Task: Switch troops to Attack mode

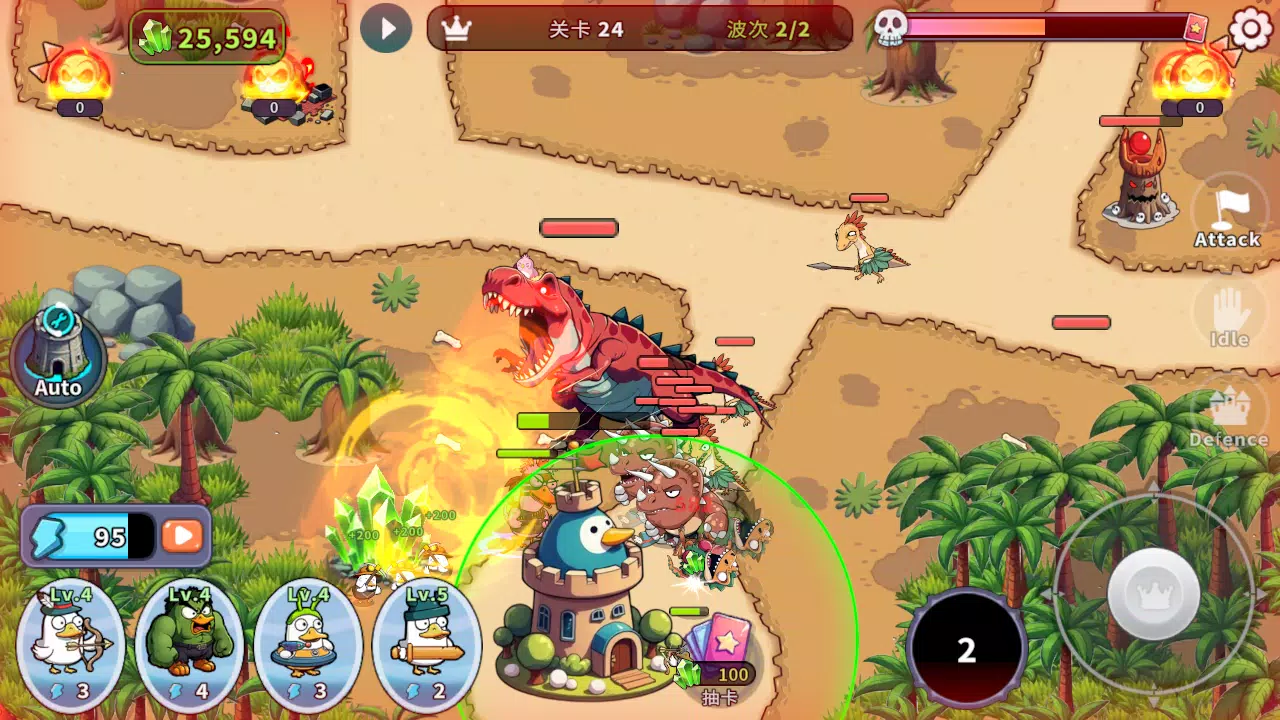Action: 1226,216
